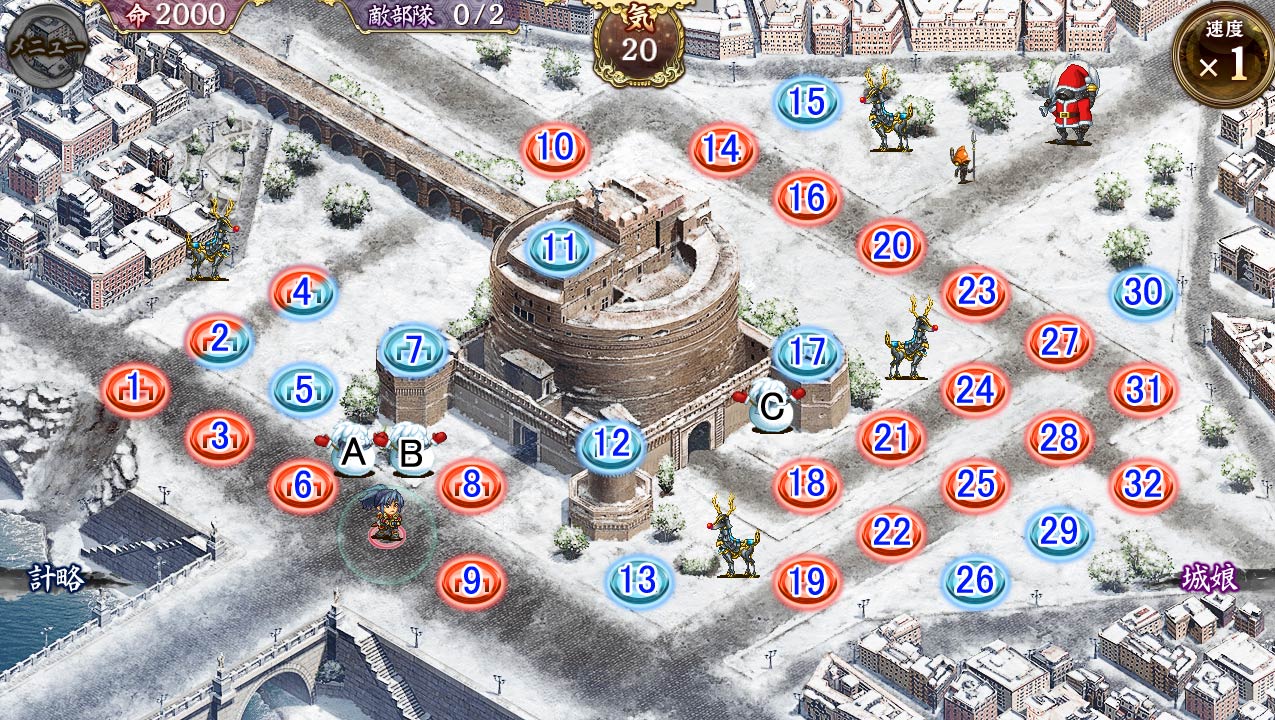Open the 城娘 castle girl panel
Screen dimensions: 1275x720
(x=1209, y=578)
